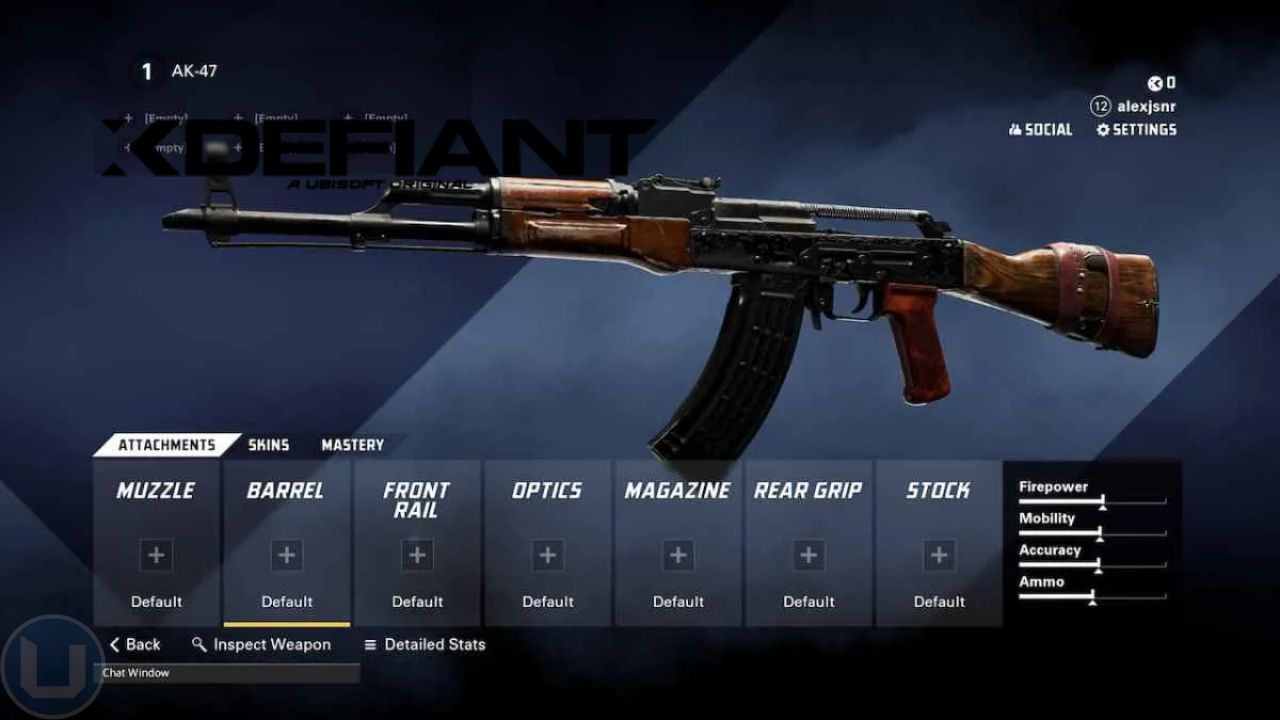The image size is (1280, 720).
Task: Choose the Barrel attachment slot
Action: (287, 544)
